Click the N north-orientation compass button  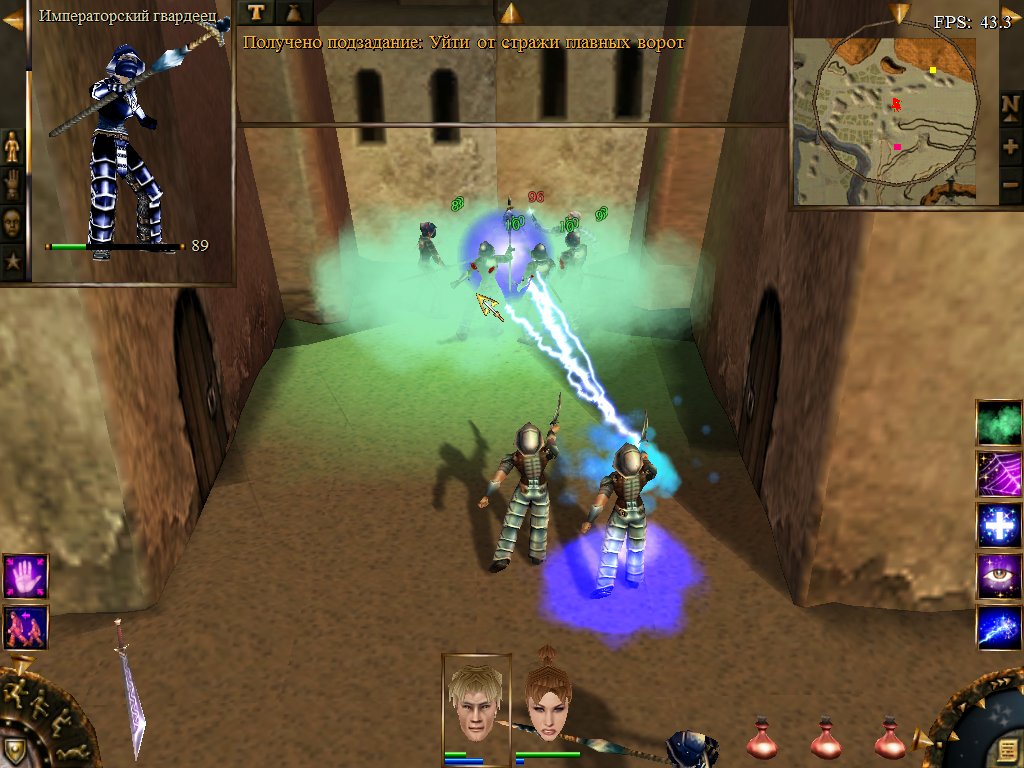[x=1010, y=106]
